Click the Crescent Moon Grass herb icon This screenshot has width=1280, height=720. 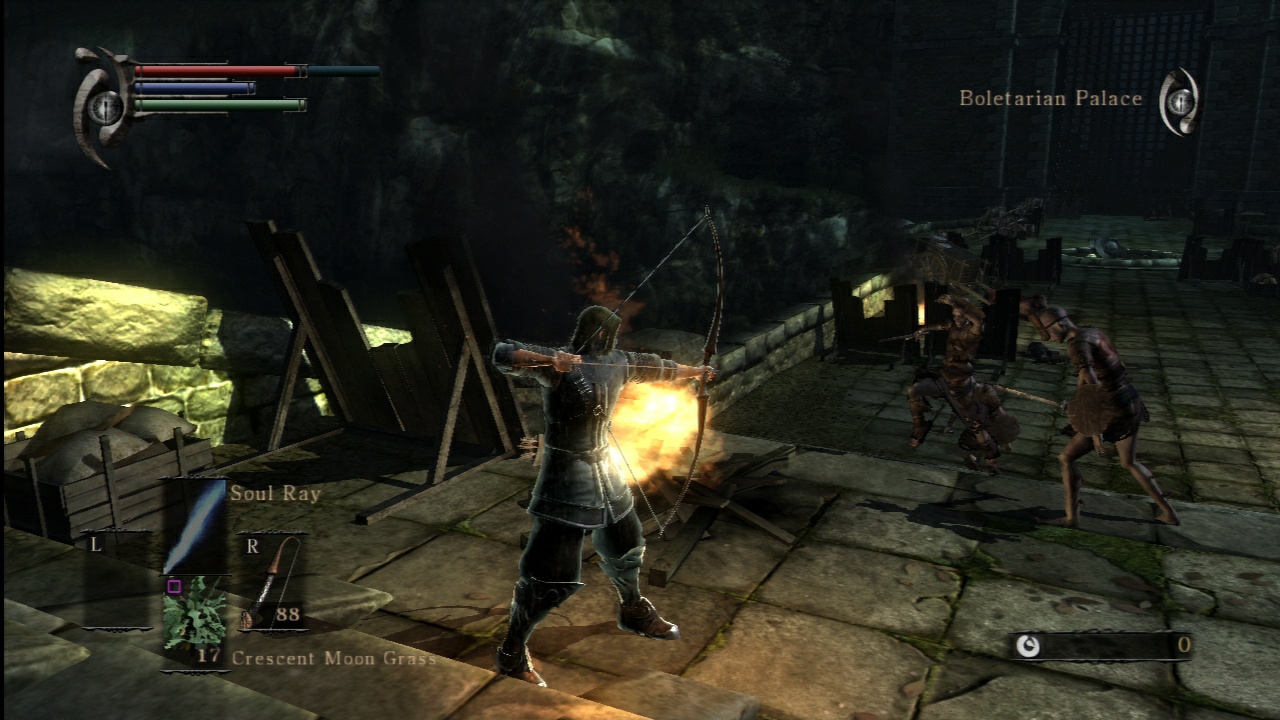[x=195, y=620]
